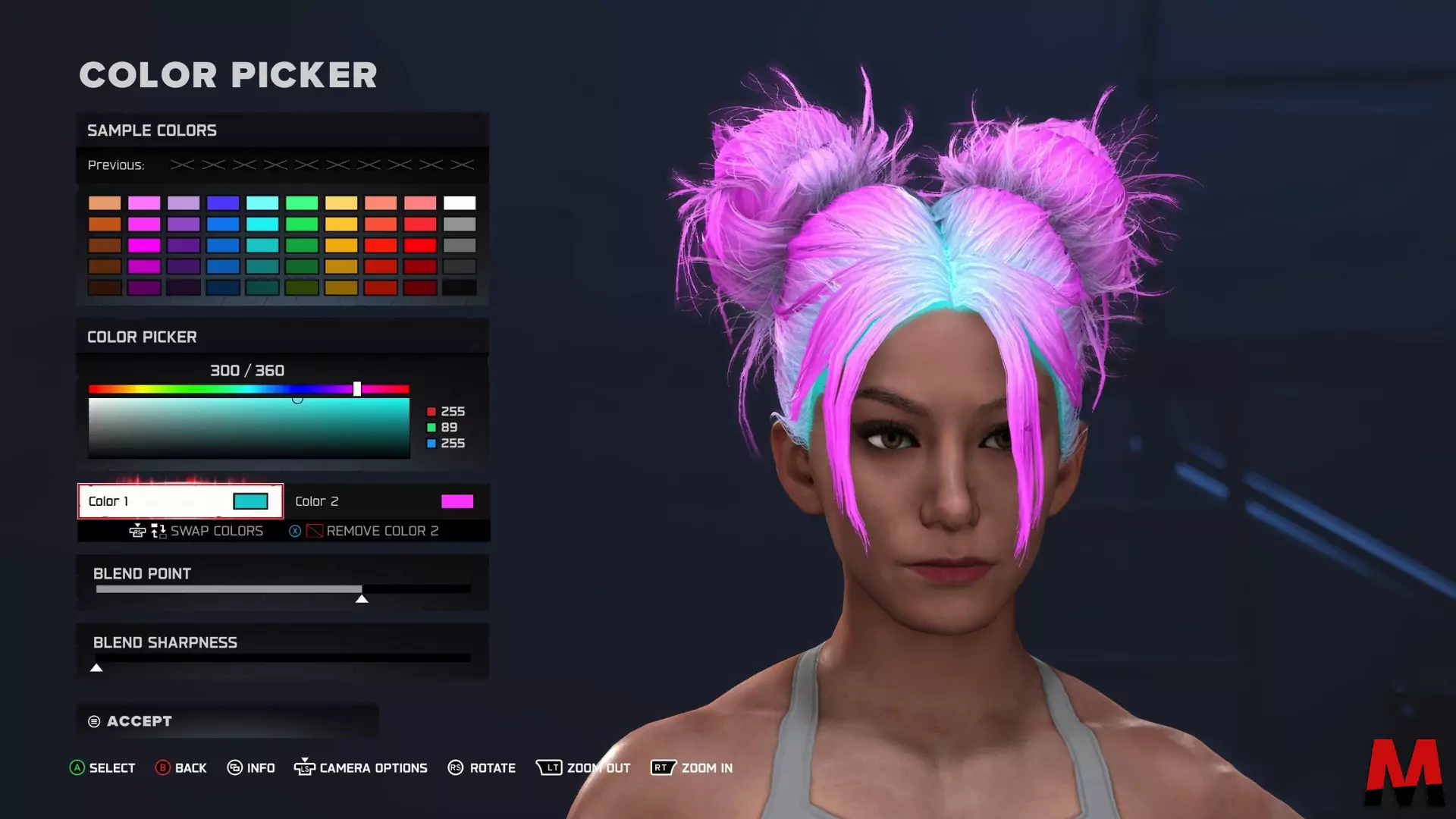
Task: Select the dark brown sample swatch
Action: tap(105, 287)
